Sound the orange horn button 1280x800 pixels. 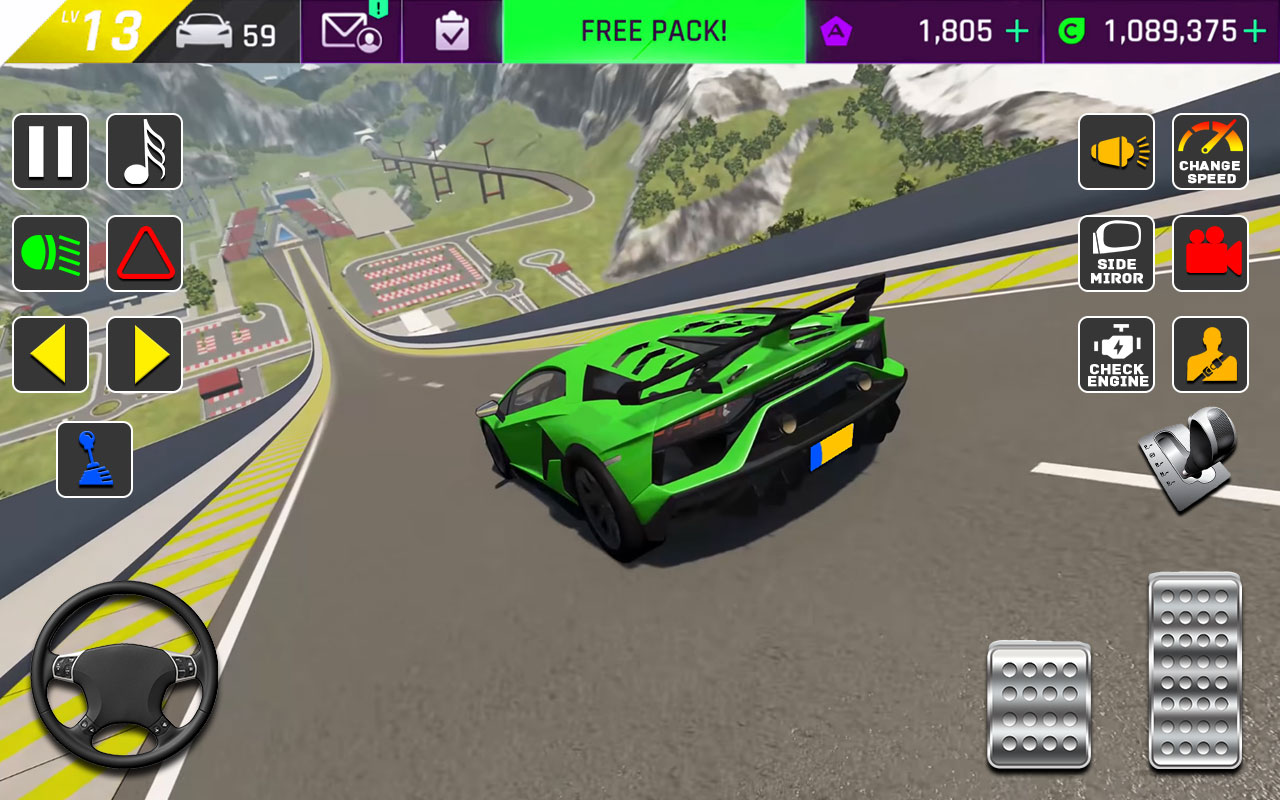[x=1116, y=151]
